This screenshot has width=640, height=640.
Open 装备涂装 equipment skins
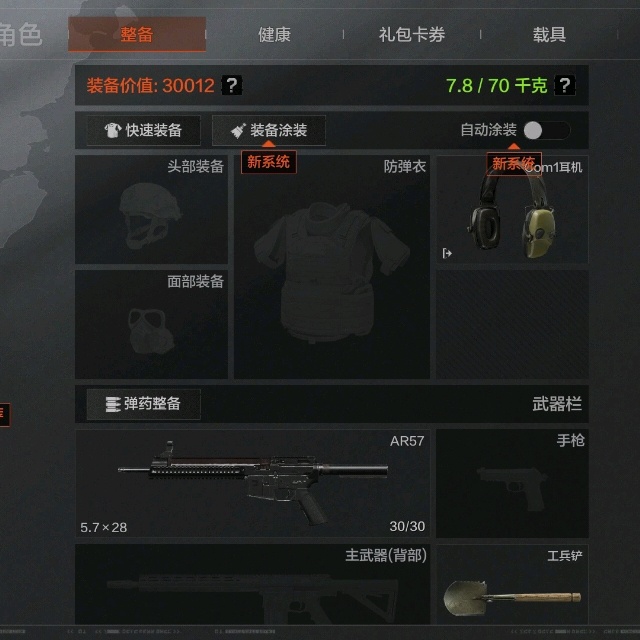pos(268,130)
